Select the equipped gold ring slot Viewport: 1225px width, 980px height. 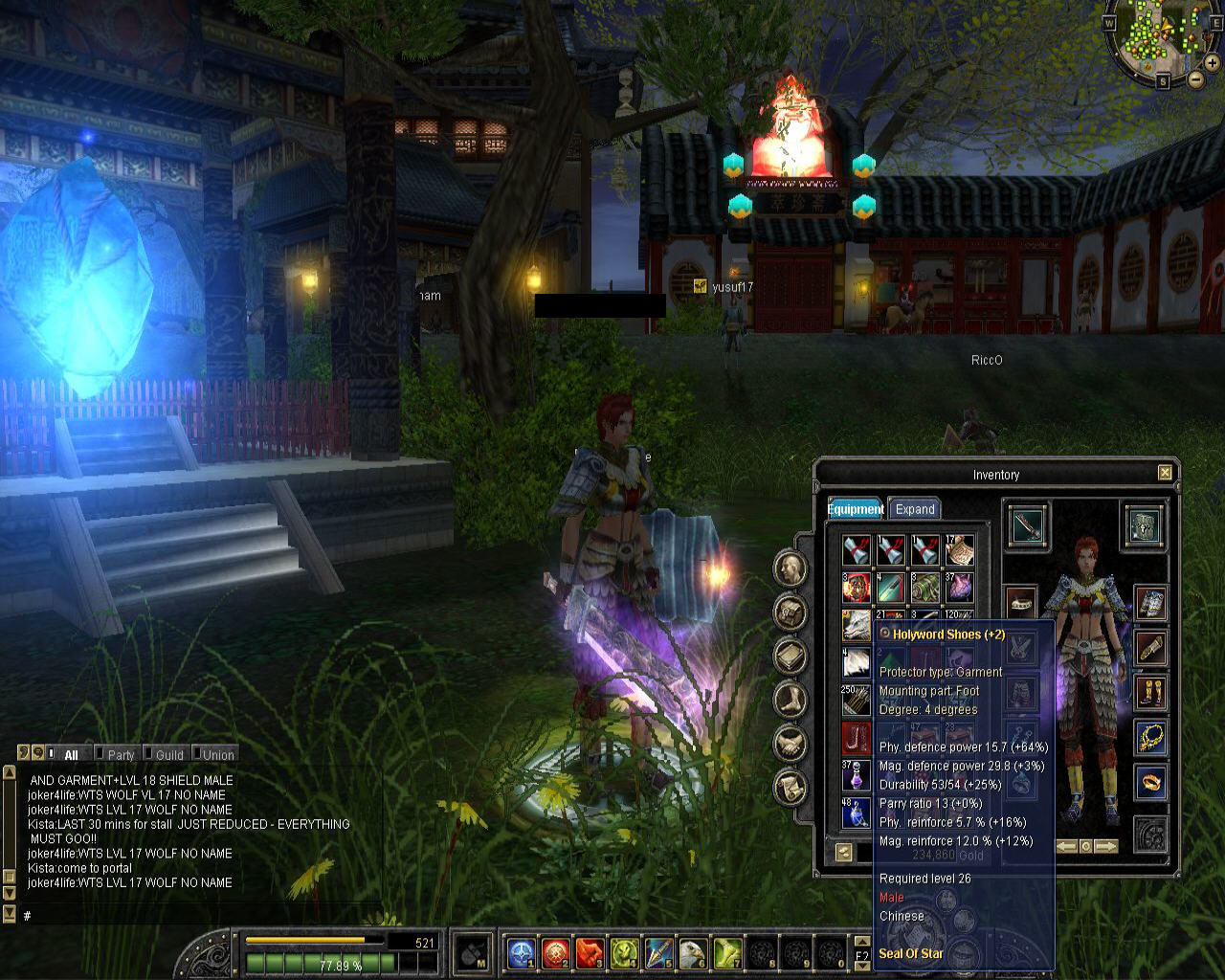(1150, 782)
